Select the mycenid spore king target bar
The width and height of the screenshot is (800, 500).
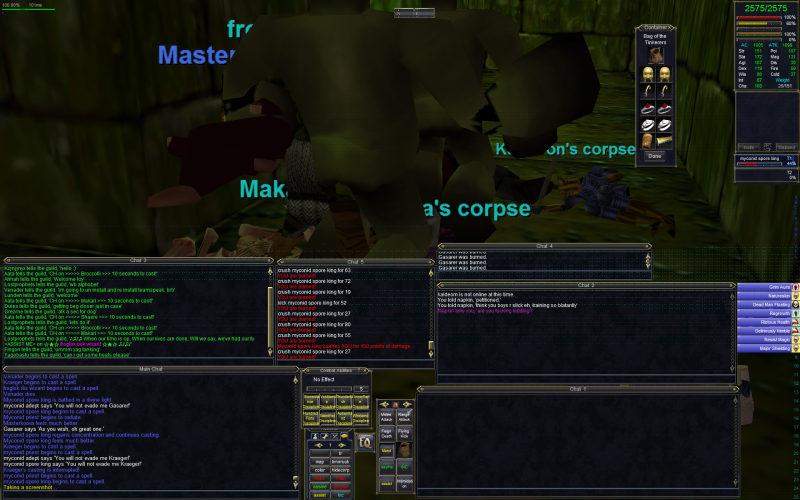pyautogui.click(x=766, y=159)
